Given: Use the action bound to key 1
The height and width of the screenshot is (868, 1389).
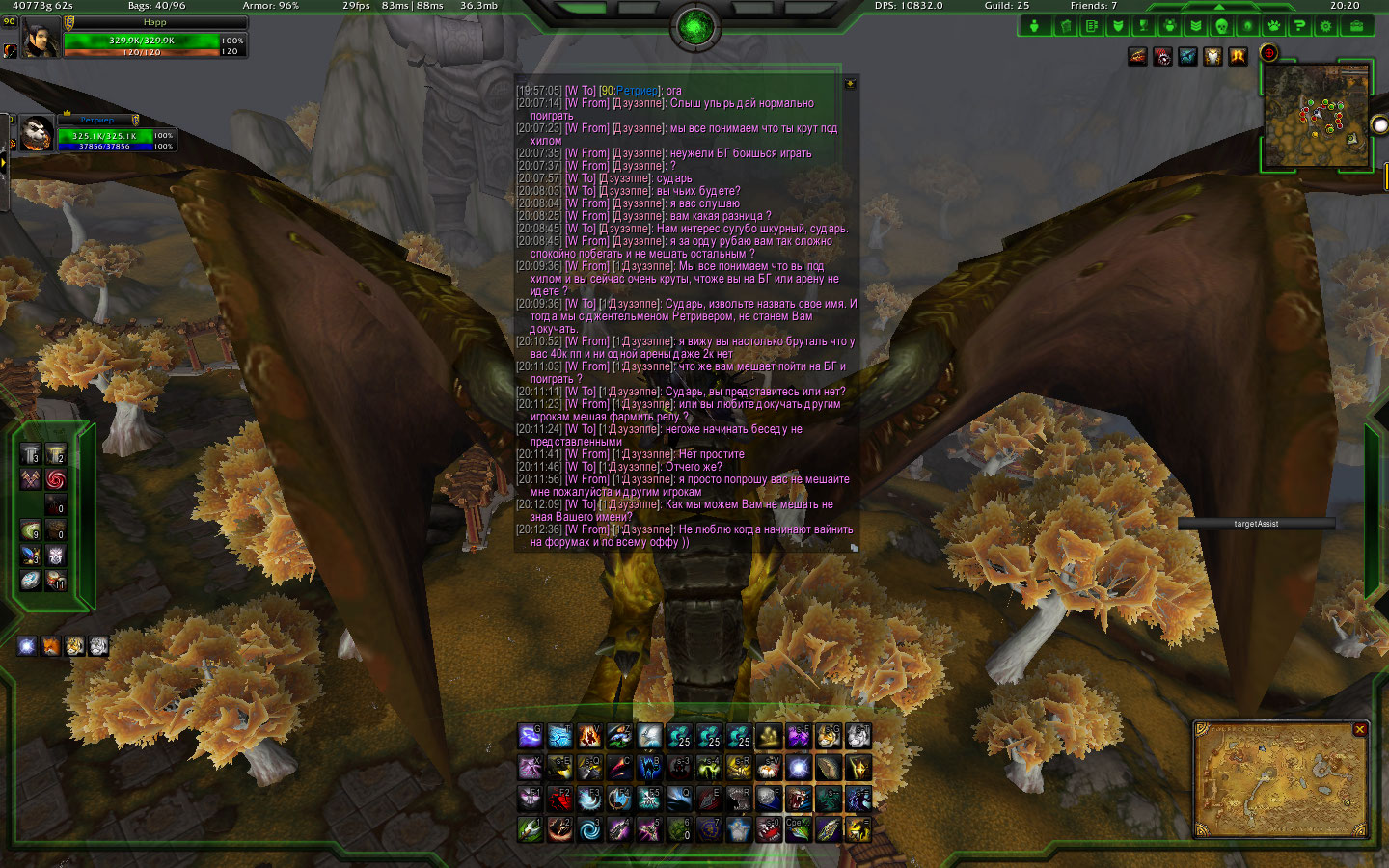Looking at the screenshot, I should (530, 828).
